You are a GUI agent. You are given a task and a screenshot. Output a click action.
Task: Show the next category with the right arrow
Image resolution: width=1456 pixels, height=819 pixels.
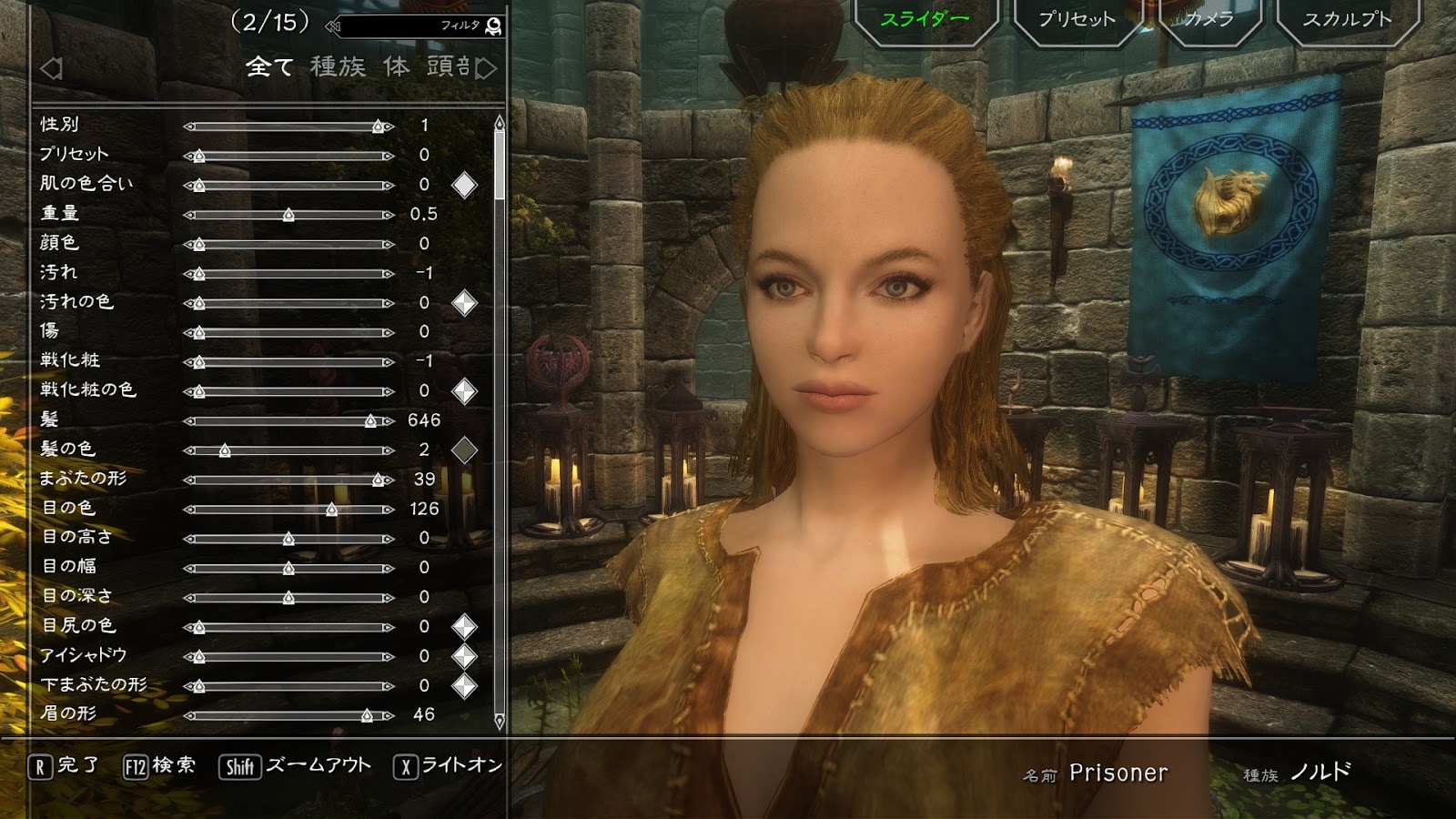[x=487, y=68]
